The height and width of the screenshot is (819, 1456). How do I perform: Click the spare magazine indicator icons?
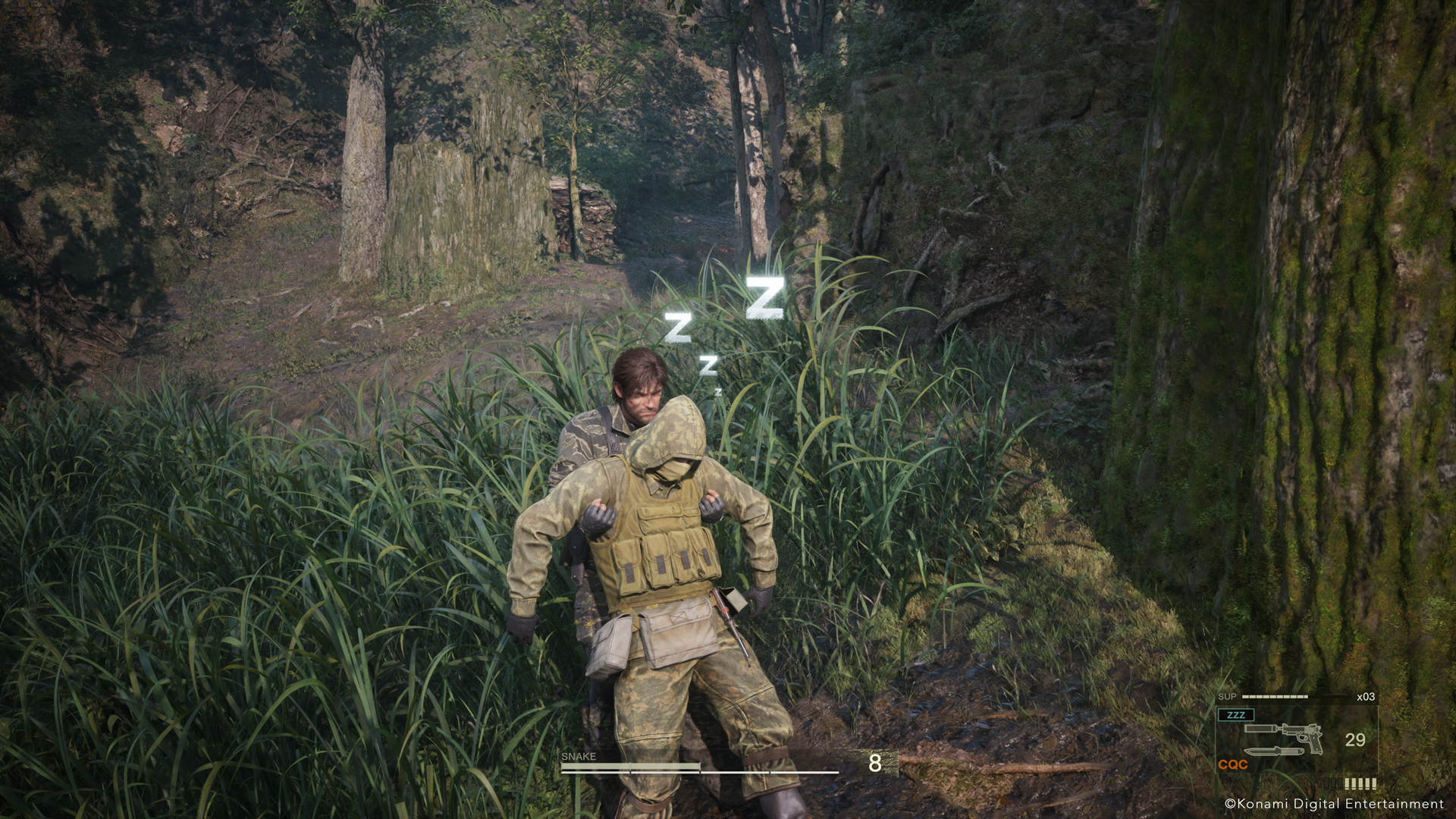tap(1350, 783)
